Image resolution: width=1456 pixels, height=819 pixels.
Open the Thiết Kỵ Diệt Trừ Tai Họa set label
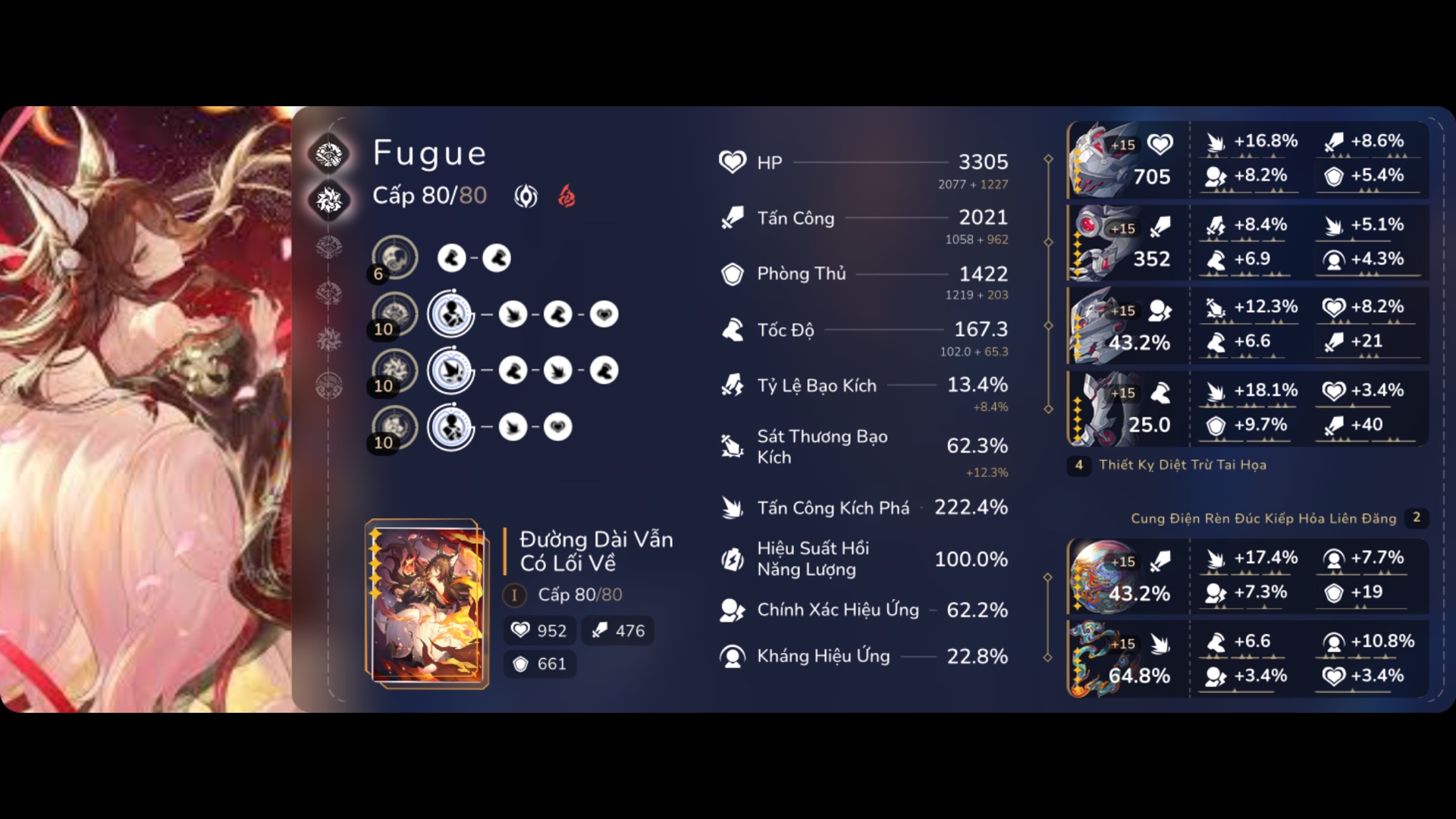(1183, 466)
